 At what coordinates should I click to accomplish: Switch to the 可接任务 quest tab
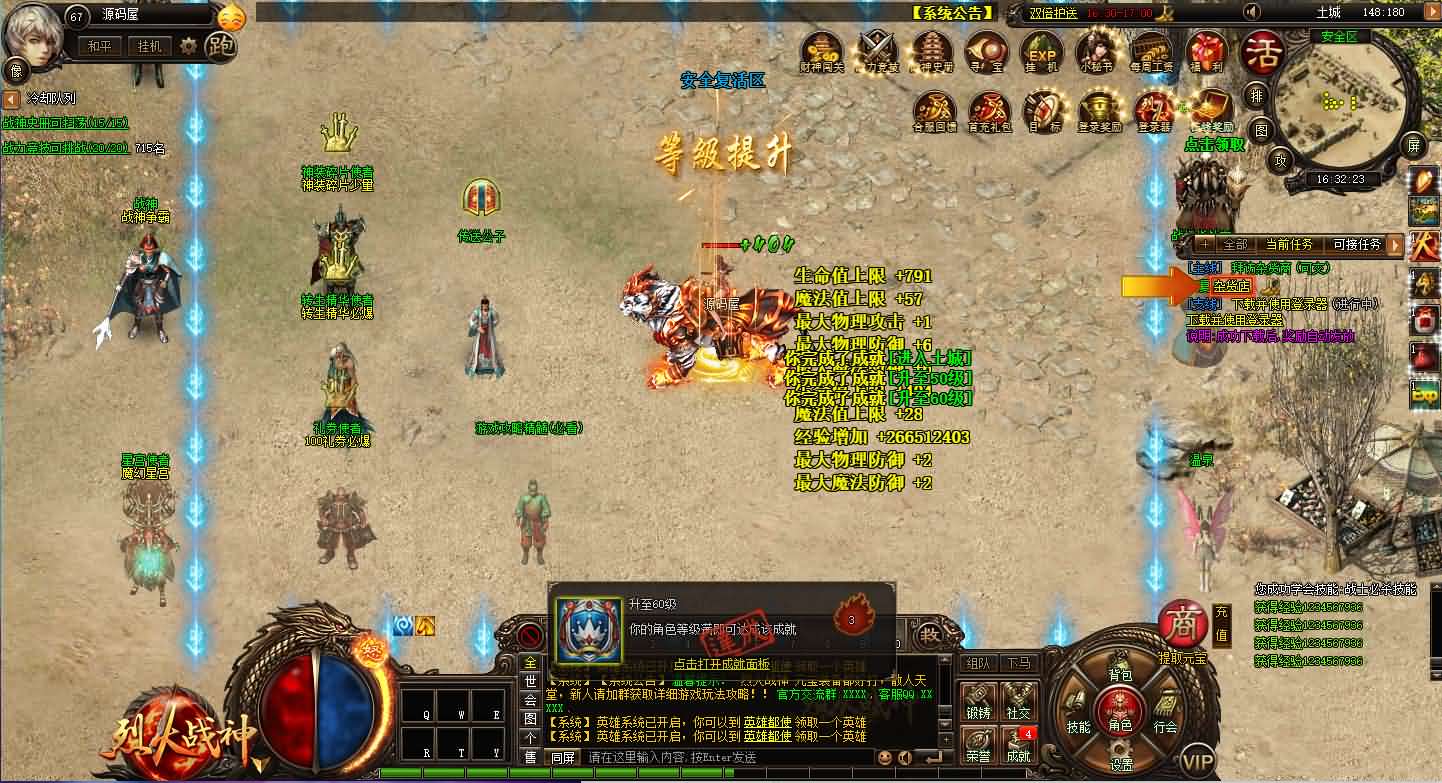click(x=1357, y=244)
